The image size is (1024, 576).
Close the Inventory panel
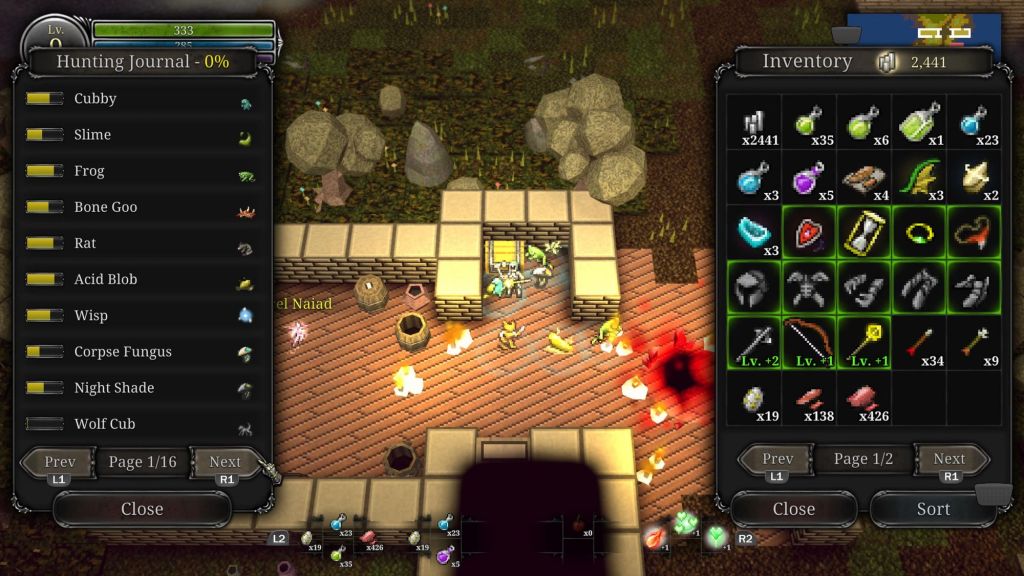pyautogui.click(x=793, y=509)
